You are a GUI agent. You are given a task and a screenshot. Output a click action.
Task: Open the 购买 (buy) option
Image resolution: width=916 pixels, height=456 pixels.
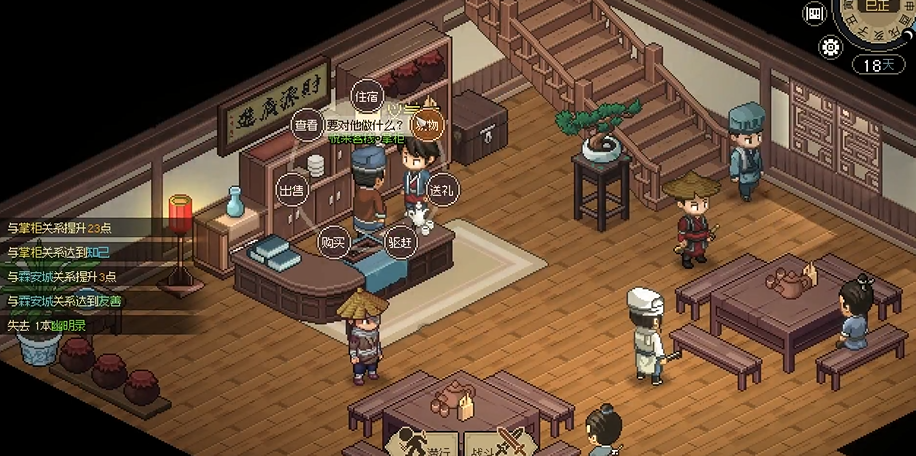[332, 242]
